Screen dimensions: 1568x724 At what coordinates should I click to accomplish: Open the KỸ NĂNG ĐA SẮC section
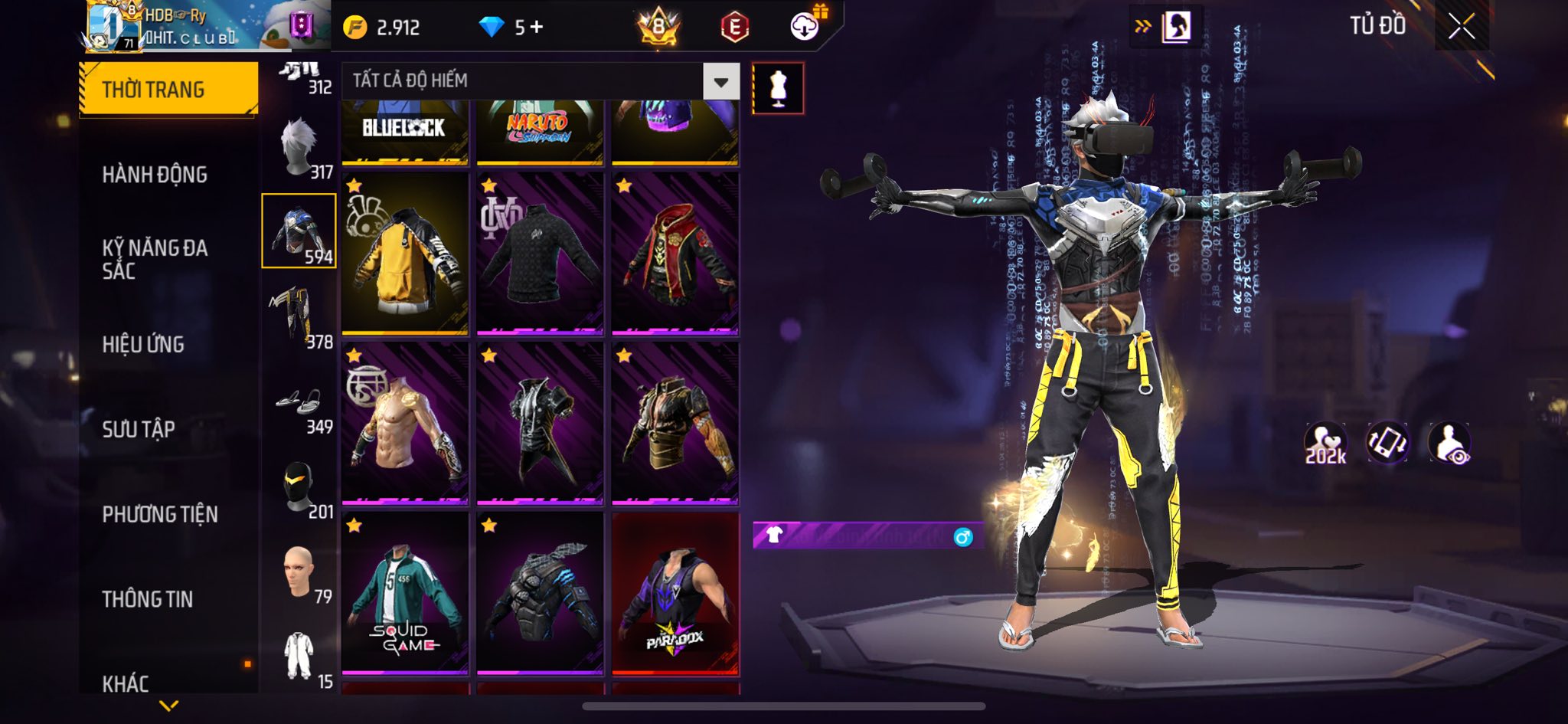tap(155, 259)
